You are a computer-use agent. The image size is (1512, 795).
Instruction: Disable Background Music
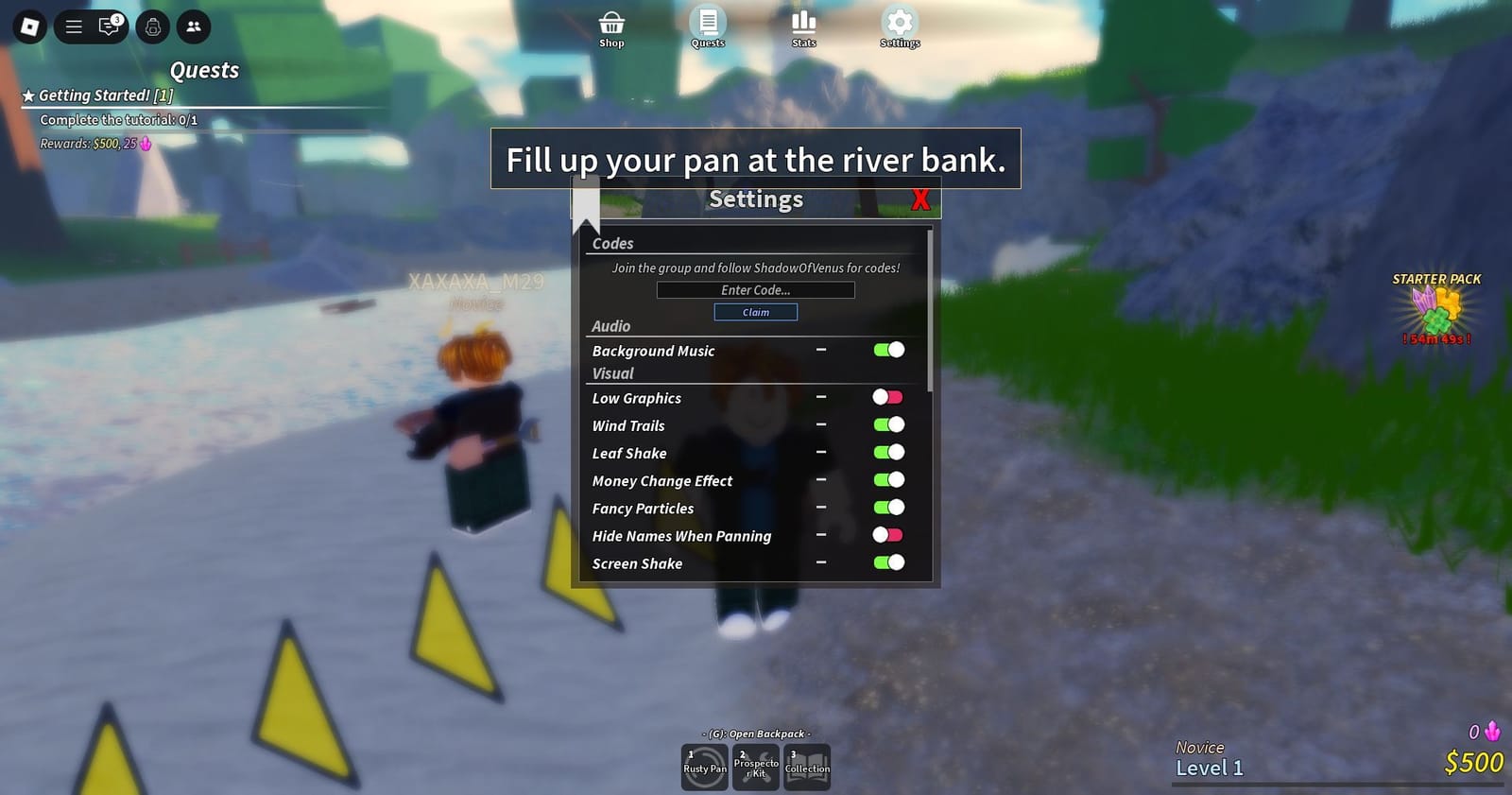tap(889, 350)
